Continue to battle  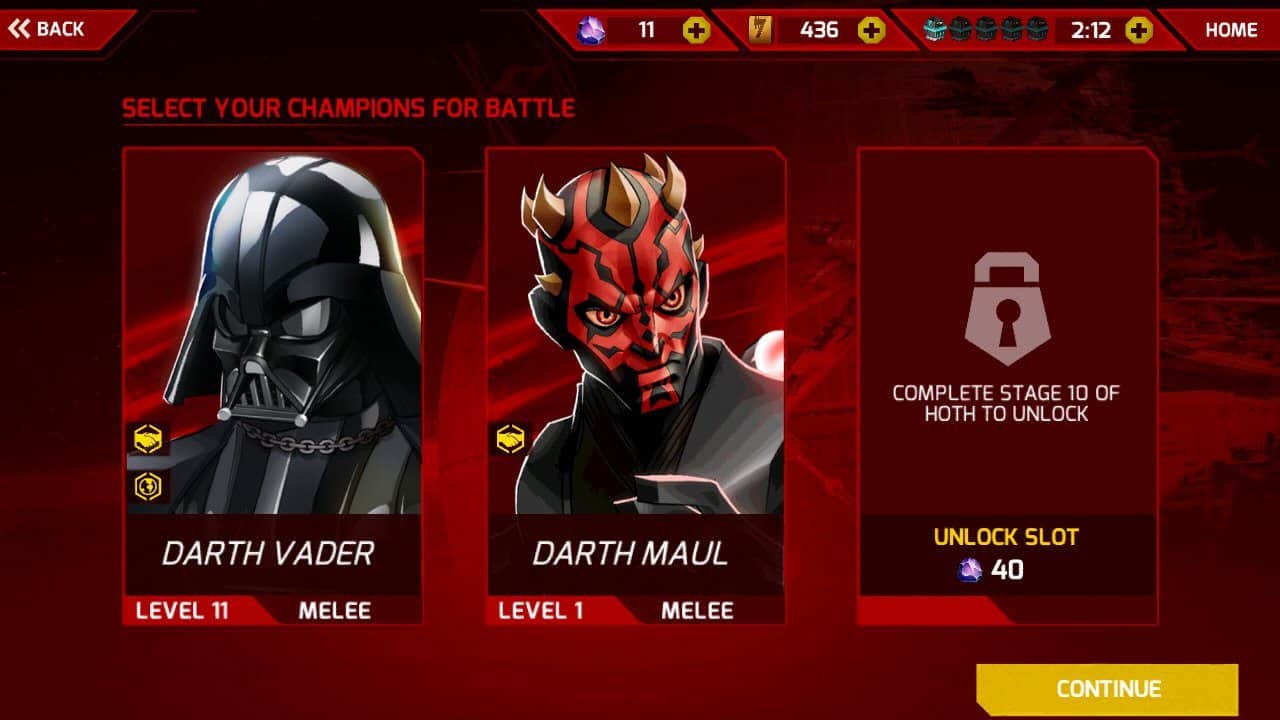[1108, 689]
